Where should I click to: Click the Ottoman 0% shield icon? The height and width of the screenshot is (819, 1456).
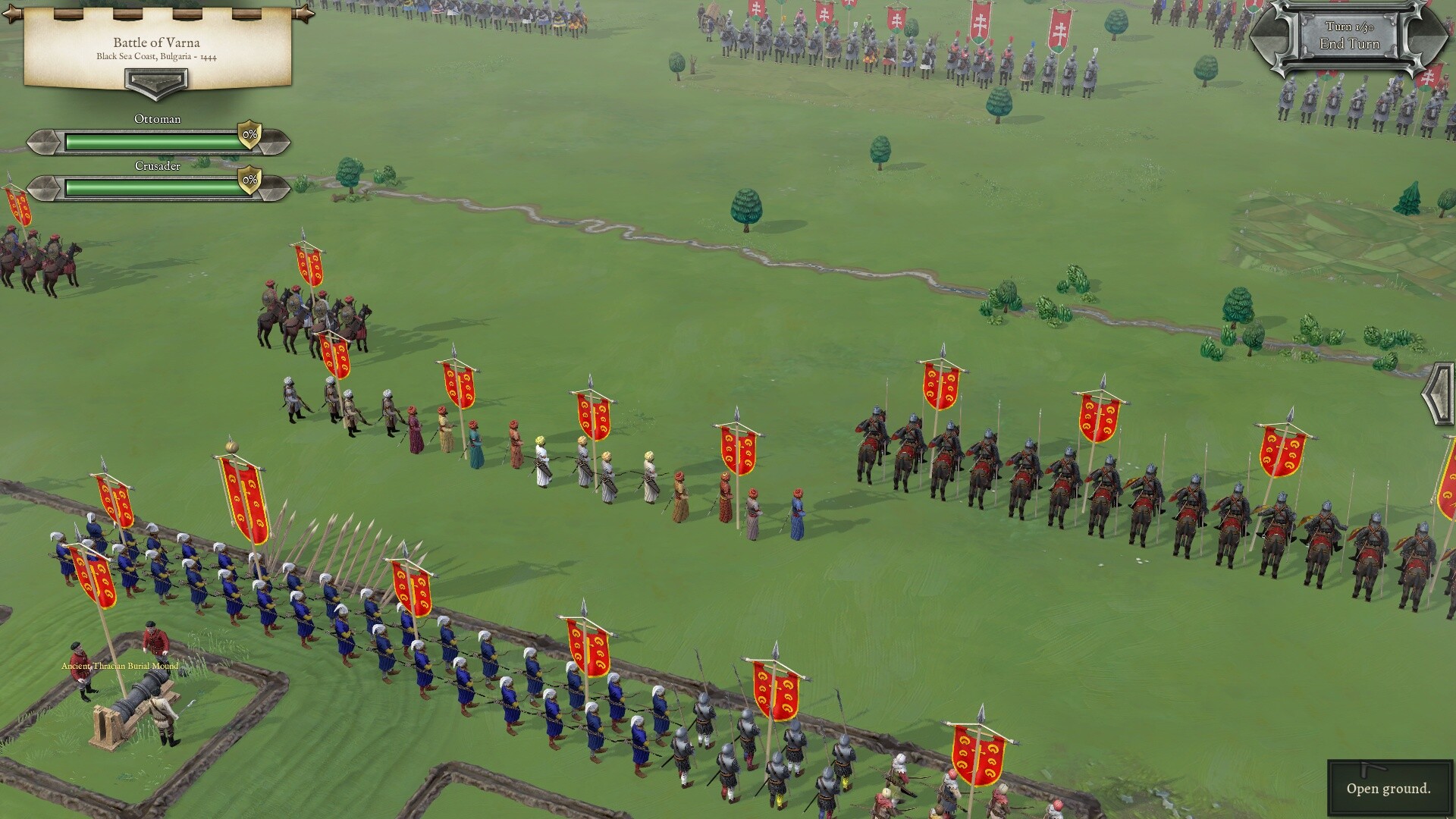[249, 135]
